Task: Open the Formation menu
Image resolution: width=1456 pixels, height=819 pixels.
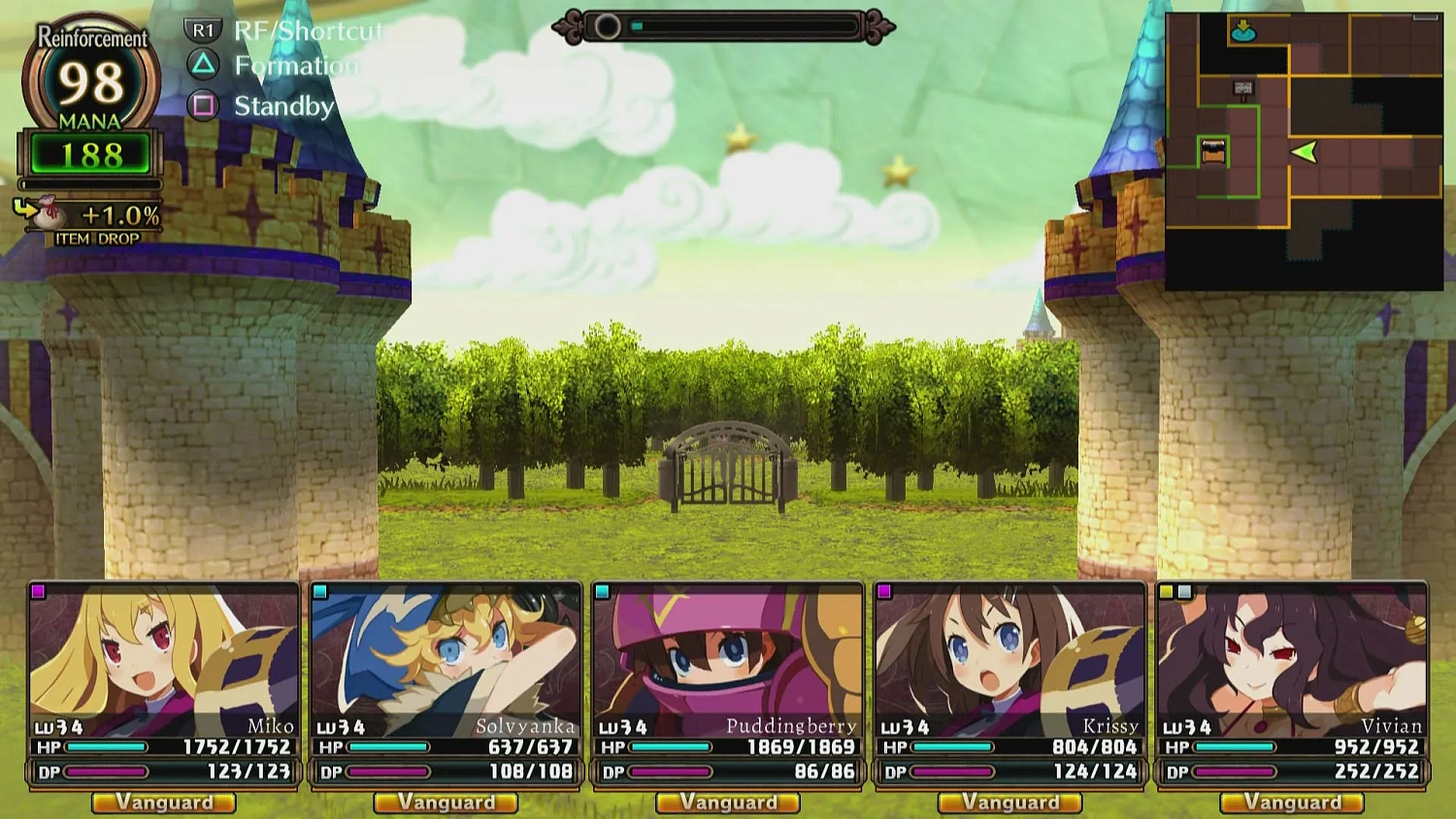Action: point(294,66)
